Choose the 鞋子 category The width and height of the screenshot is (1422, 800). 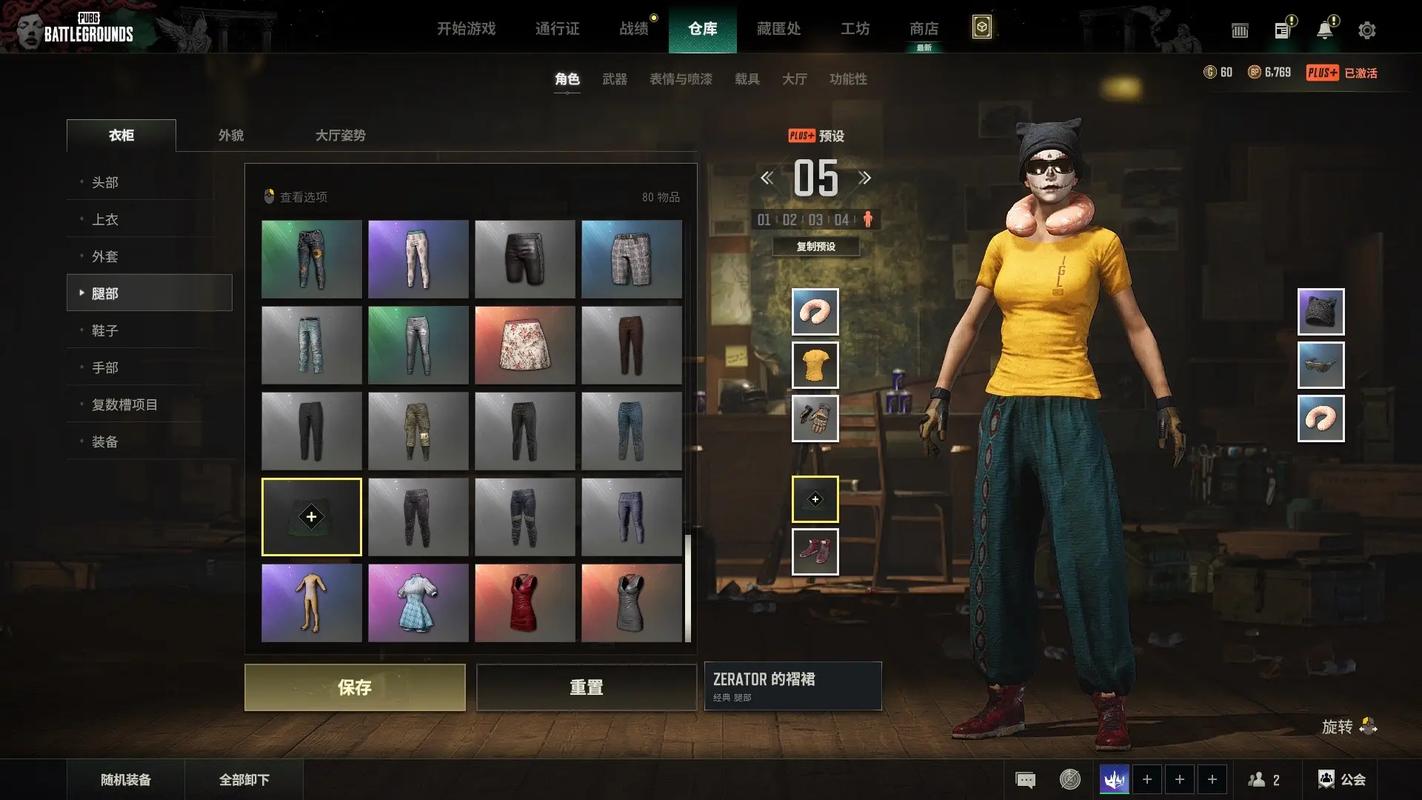pyautogui.click(x=105, y=330)
